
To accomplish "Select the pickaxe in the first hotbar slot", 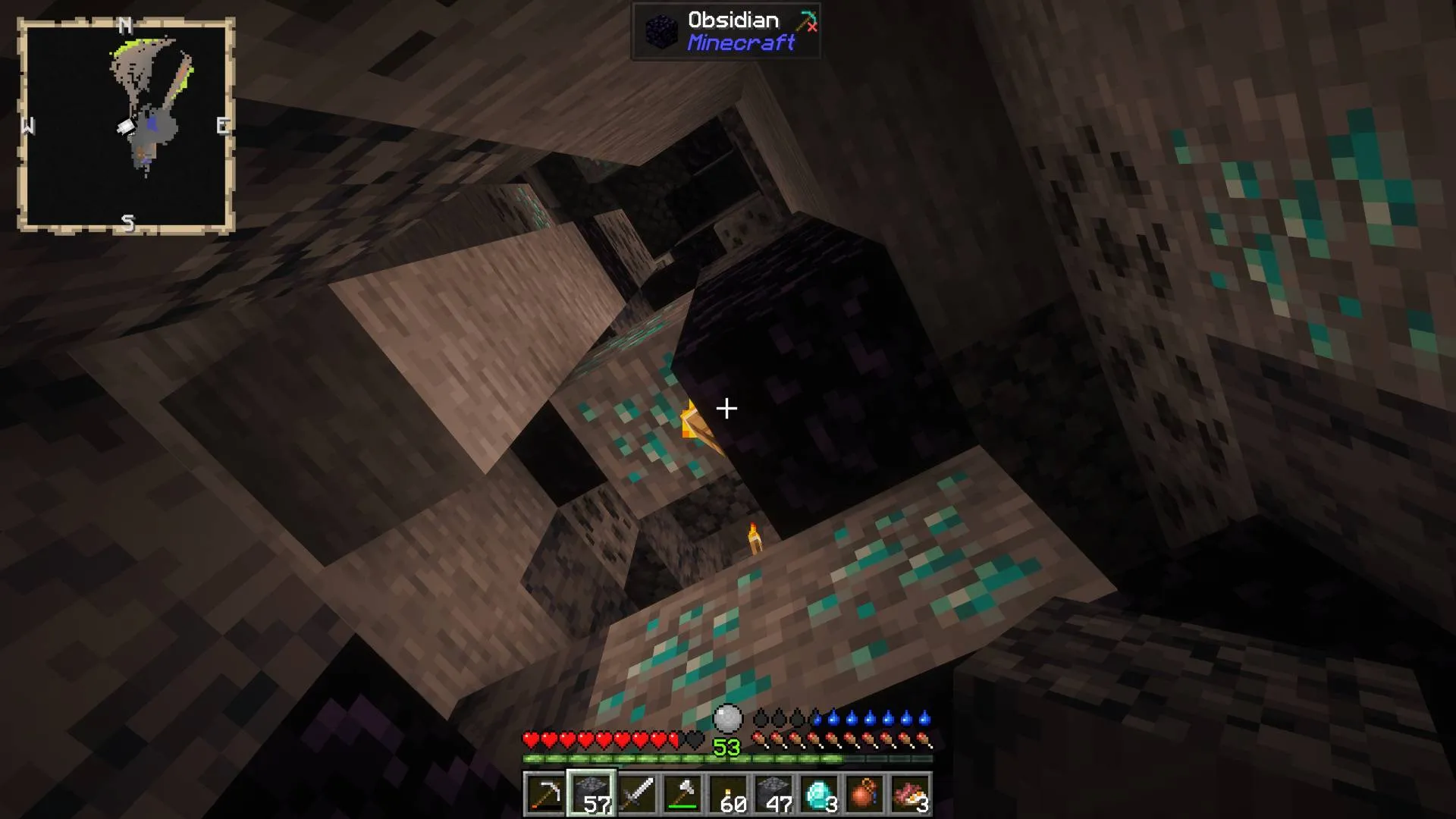I will click(x=546, y=795).
